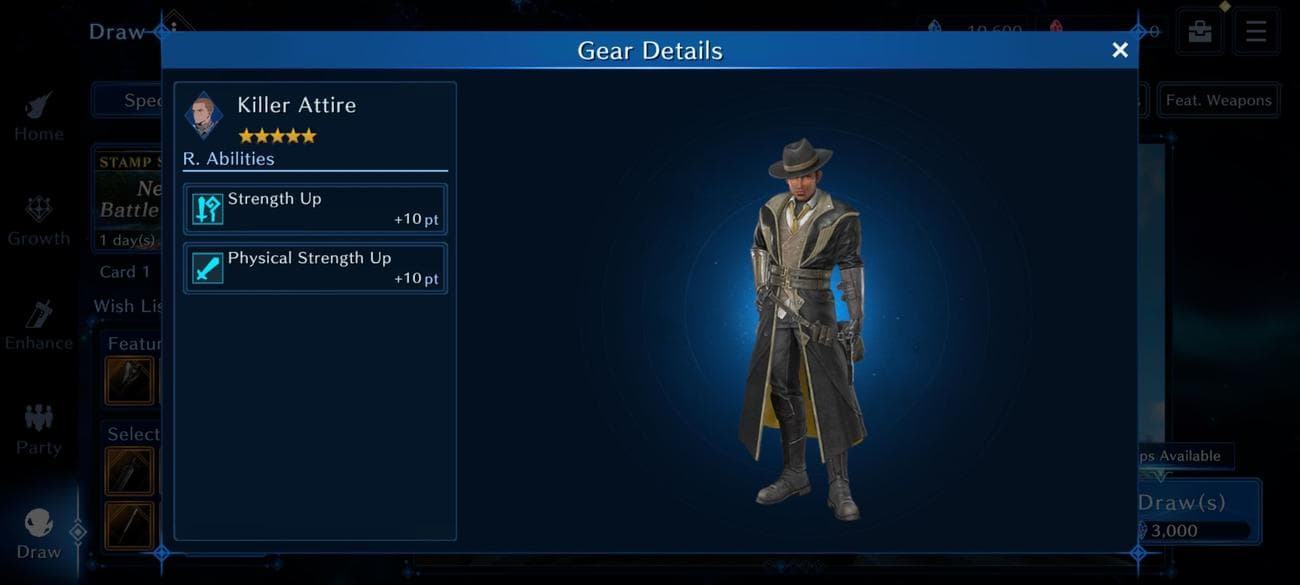Go to the Enhance menu
The height and width of the screenshot is (585, 1300).
tap(38, 327)
